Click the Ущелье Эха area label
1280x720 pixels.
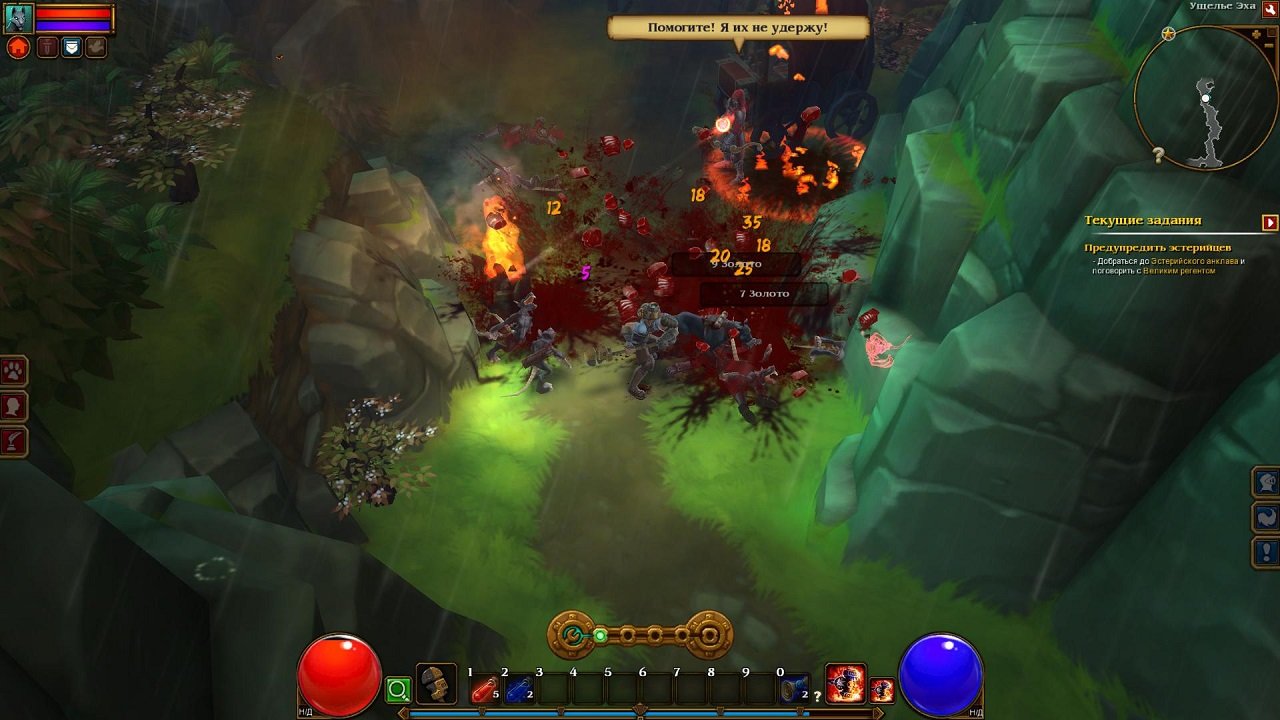click(x=1221, y=8)
